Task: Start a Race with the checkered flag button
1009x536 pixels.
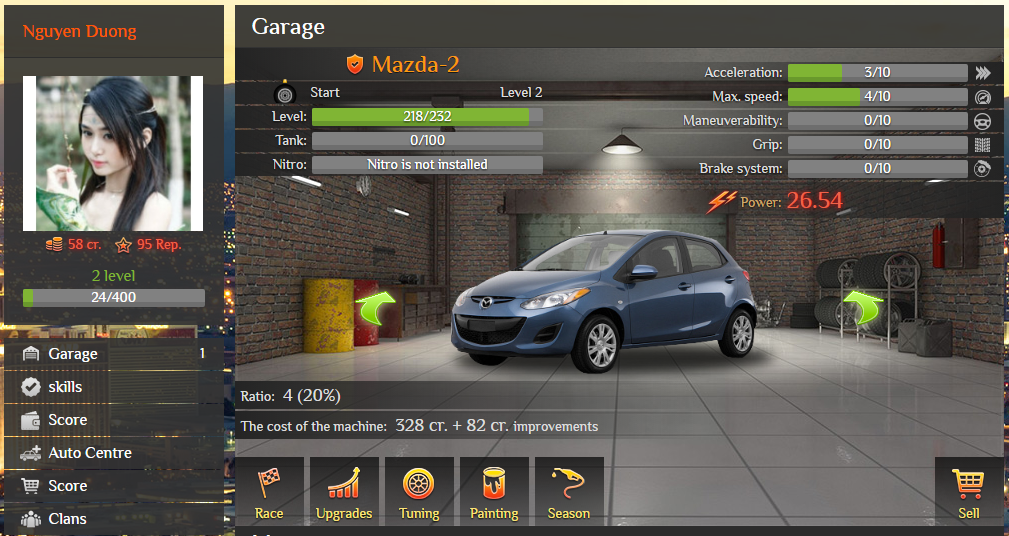Action: (269, 492)
